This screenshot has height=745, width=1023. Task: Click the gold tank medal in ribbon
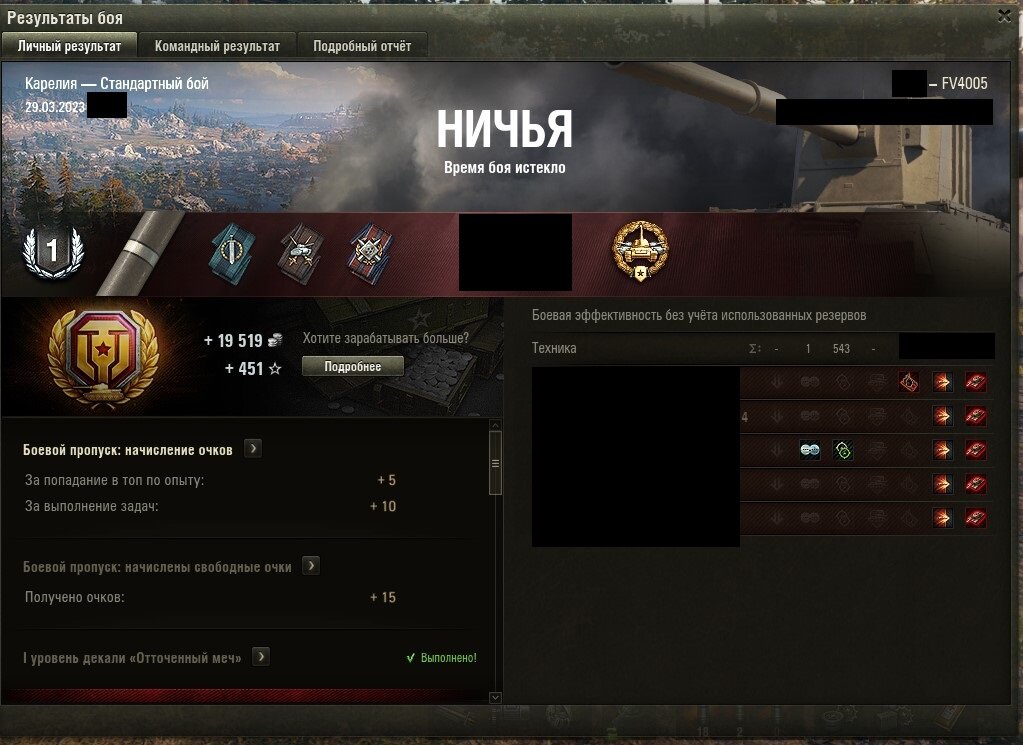click(640, 251)
